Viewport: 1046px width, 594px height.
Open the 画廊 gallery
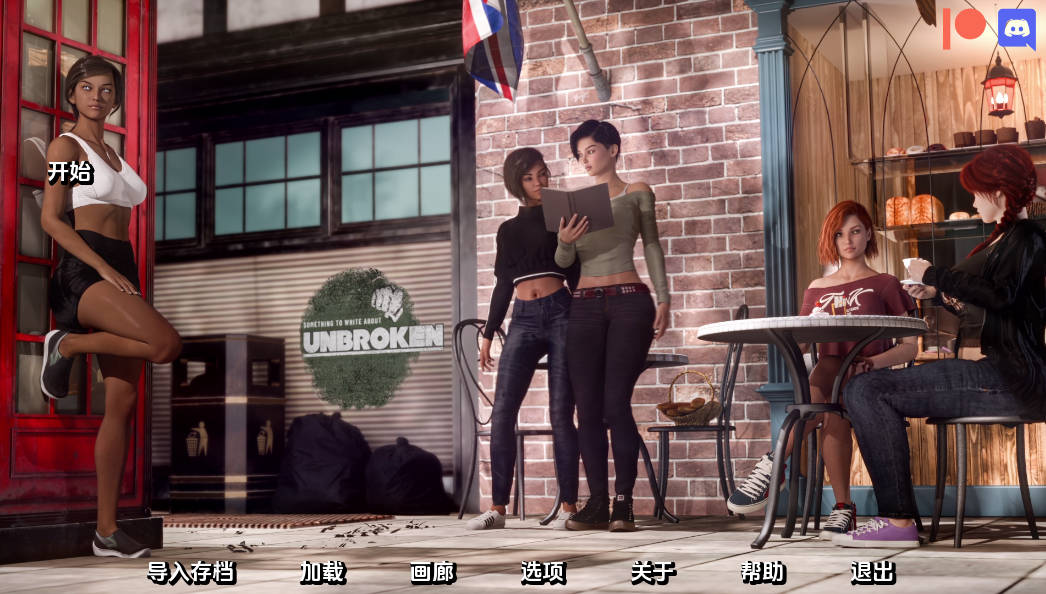click(432, 572)
